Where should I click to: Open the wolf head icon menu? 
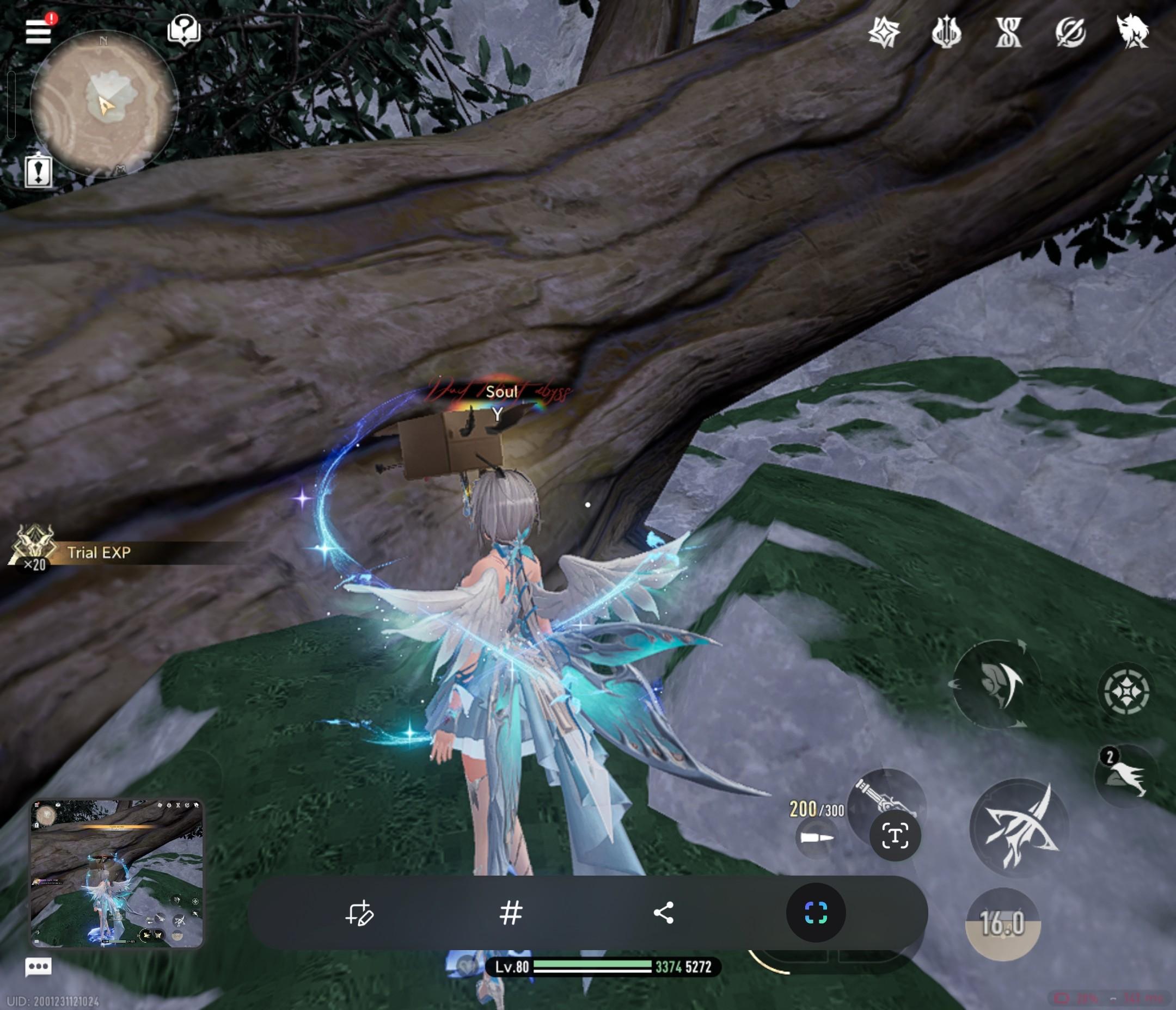click(1132, 30)
